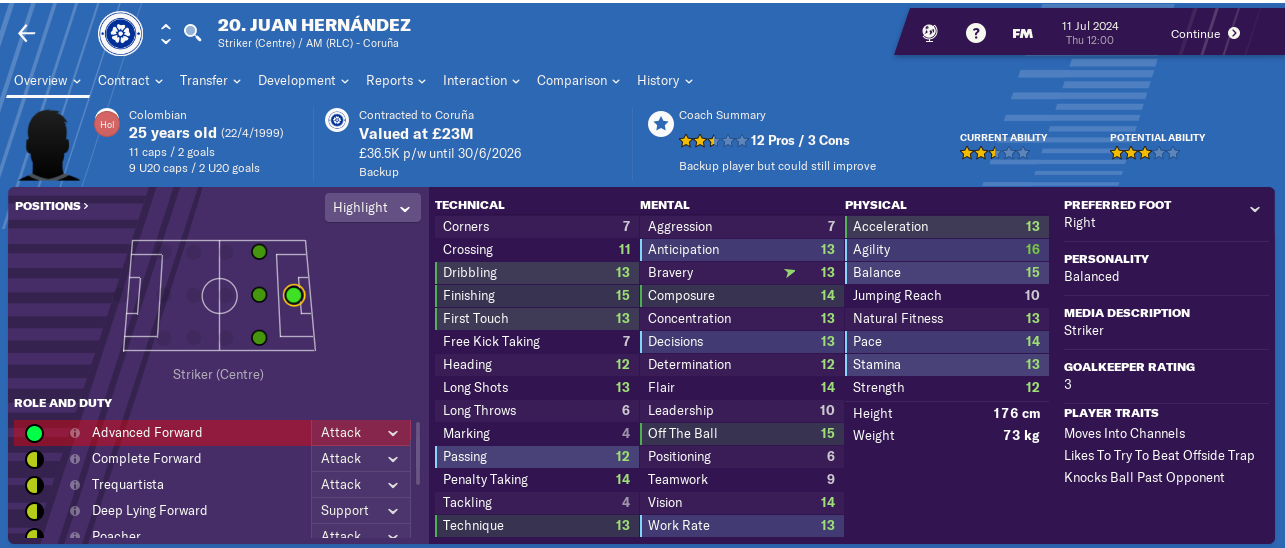Image resolution: width=1285 pixels, height=548 pixels.
Task: Open the History menu
Action: tap(664, 81)
